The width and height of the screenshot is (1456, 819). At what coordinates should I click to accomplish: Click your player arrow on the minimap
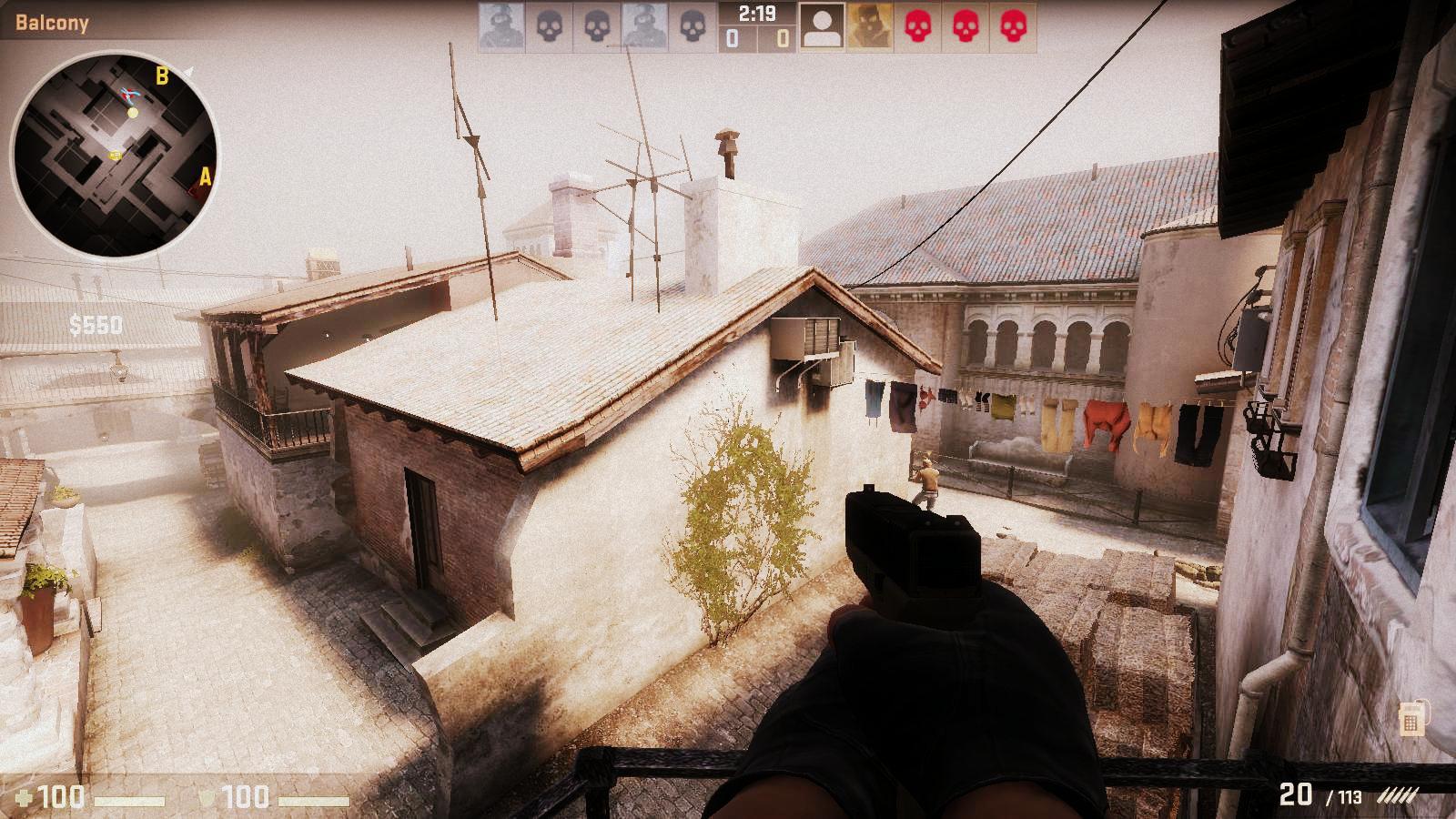pos(128,95)
